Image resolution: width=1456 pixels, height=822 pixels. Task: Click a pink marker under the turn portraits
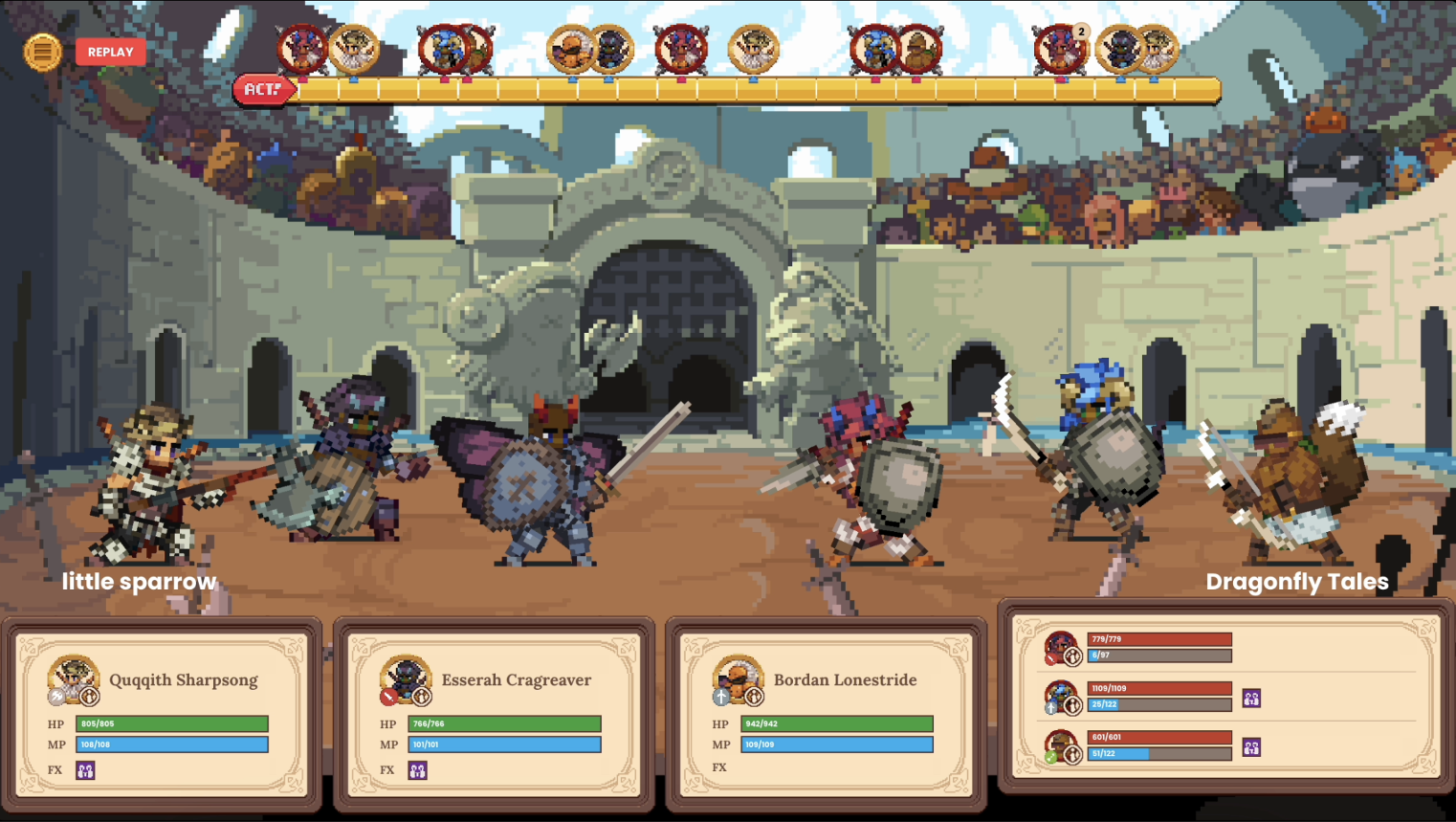click(x=304, y=82)
